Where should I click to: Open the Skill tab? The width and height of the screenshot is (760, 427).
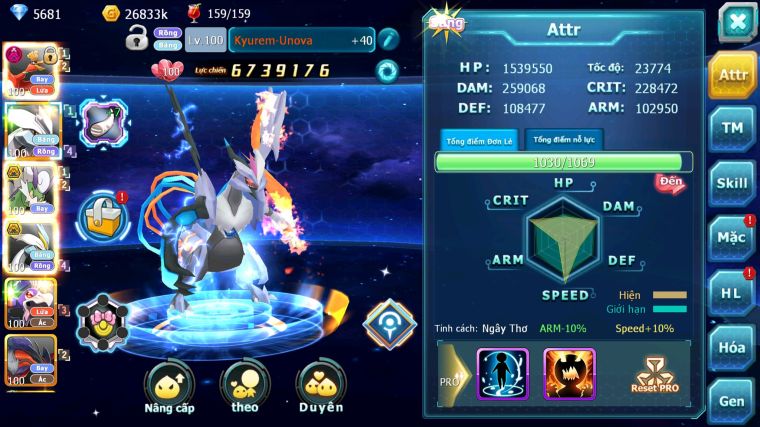coord(732,183)
